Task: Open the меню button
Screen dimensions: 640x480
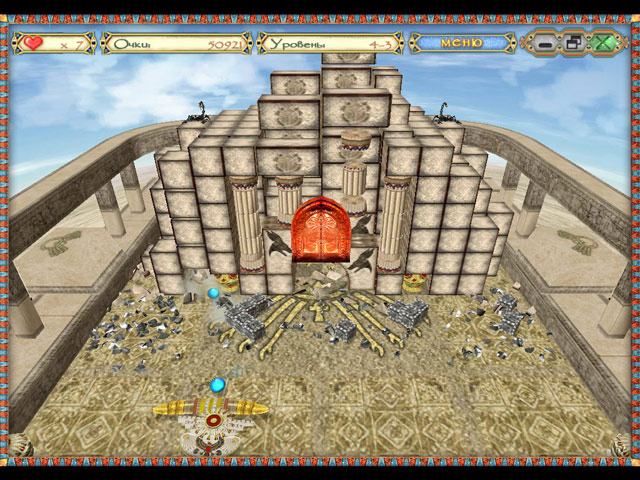Action: click(461, 43)
